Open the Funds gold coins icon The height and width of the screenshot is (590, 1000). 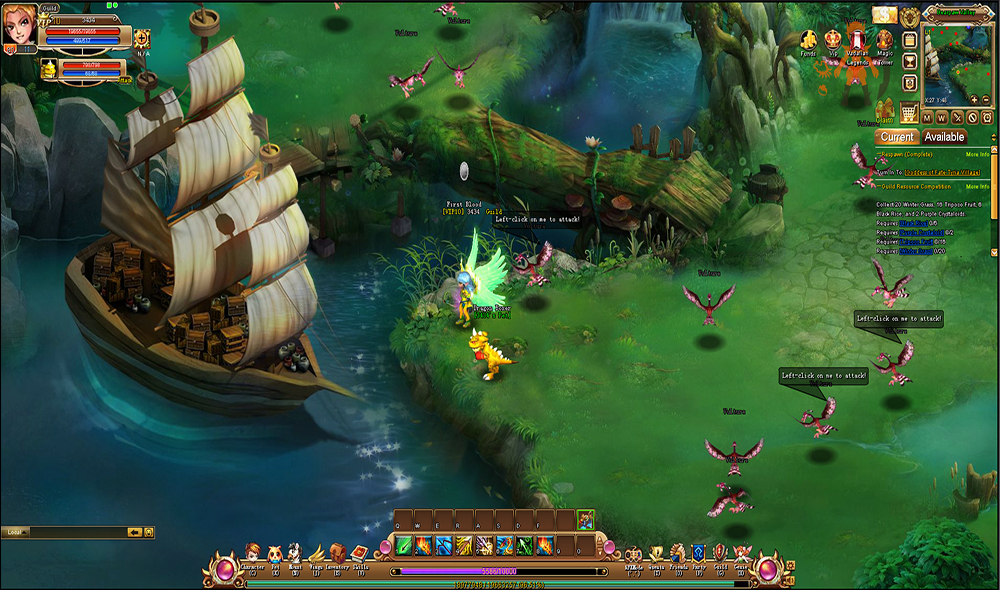[x=808, y=39]
